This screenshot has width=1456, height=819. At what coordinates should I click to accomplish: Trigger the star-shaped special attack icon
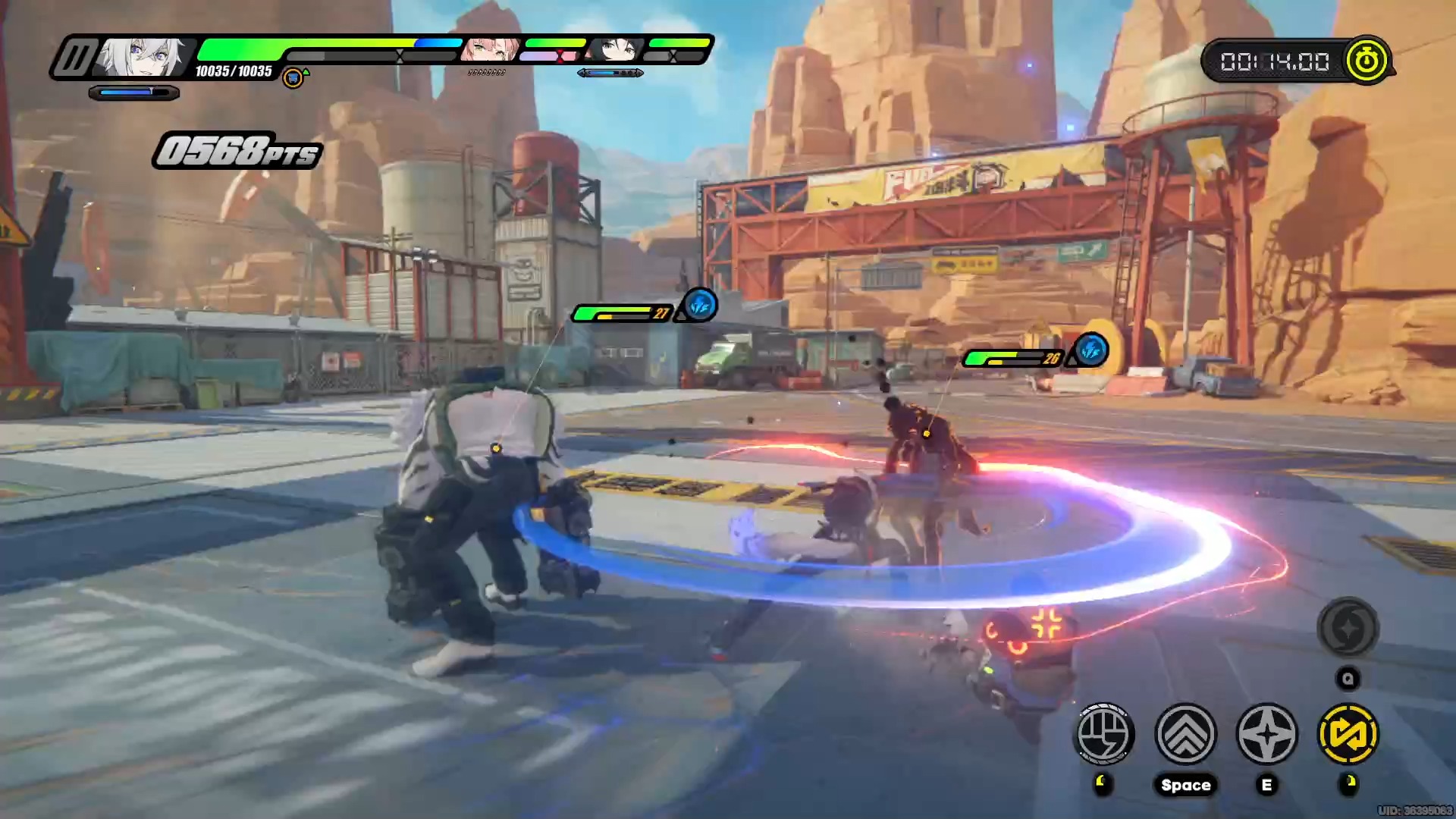[1266, 733]
